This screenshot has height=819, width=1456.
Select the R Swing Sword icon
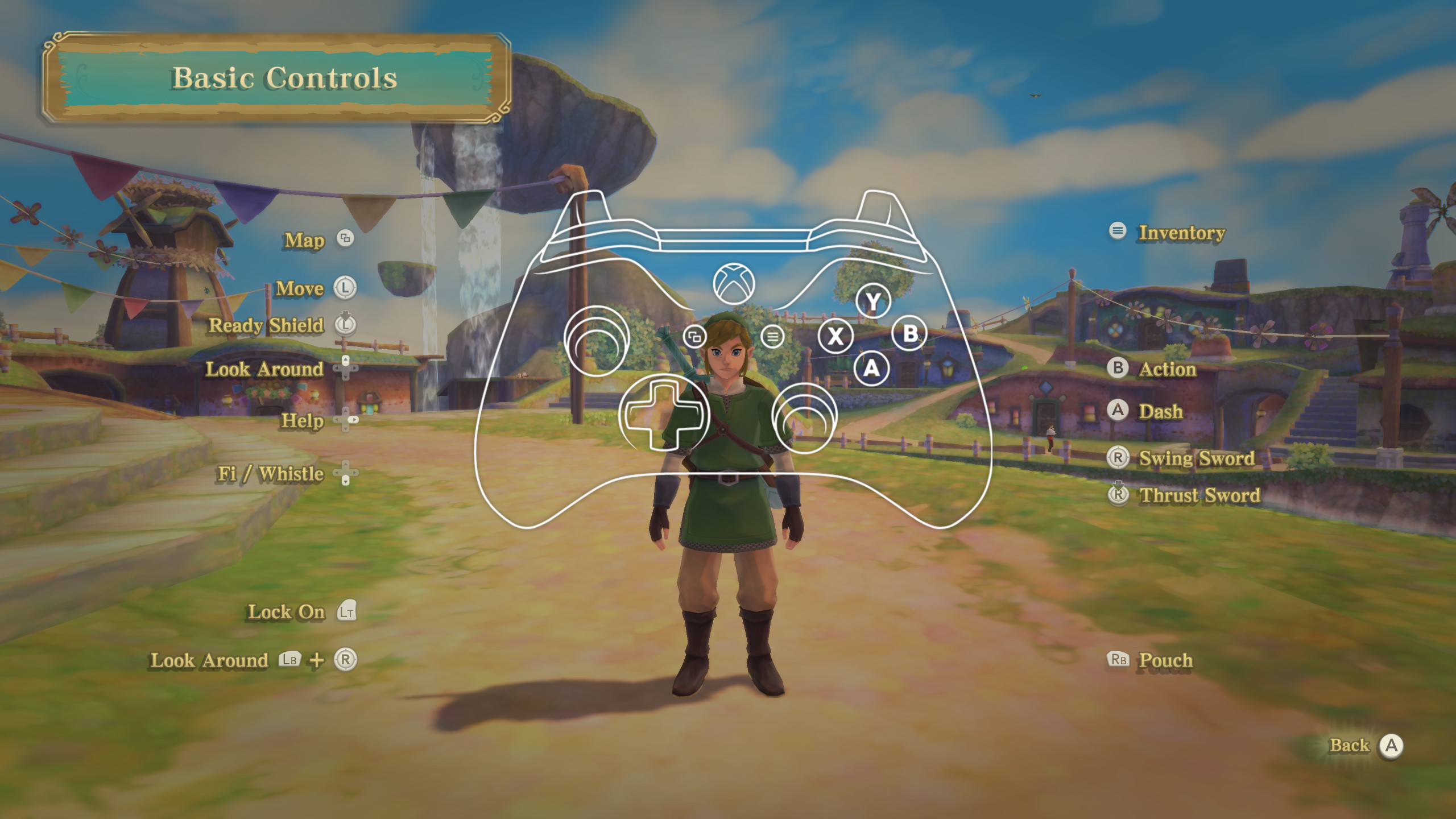[x=1117, y=458]
